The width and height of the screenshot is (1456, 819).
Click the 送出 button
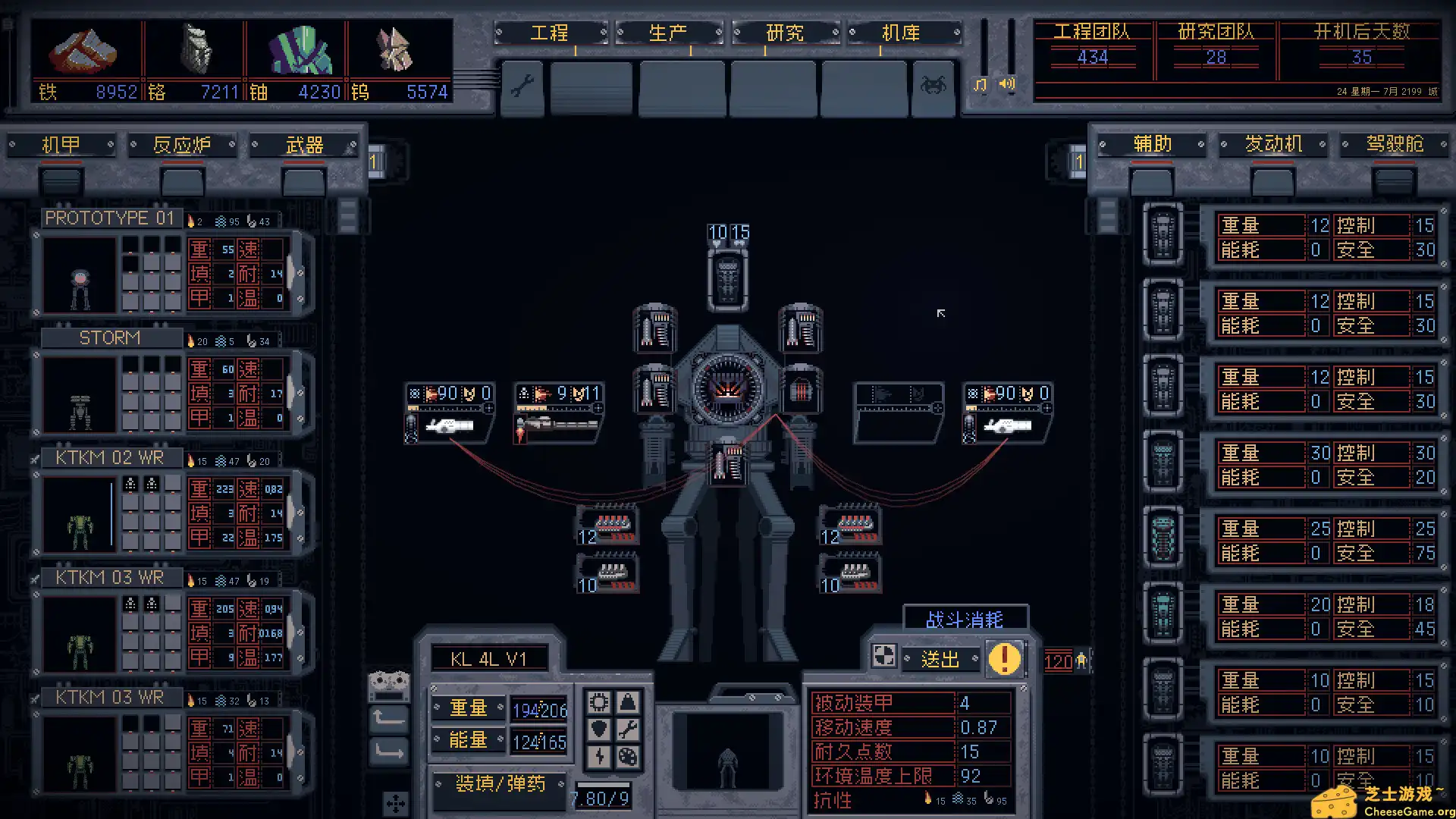click(940, 659)
